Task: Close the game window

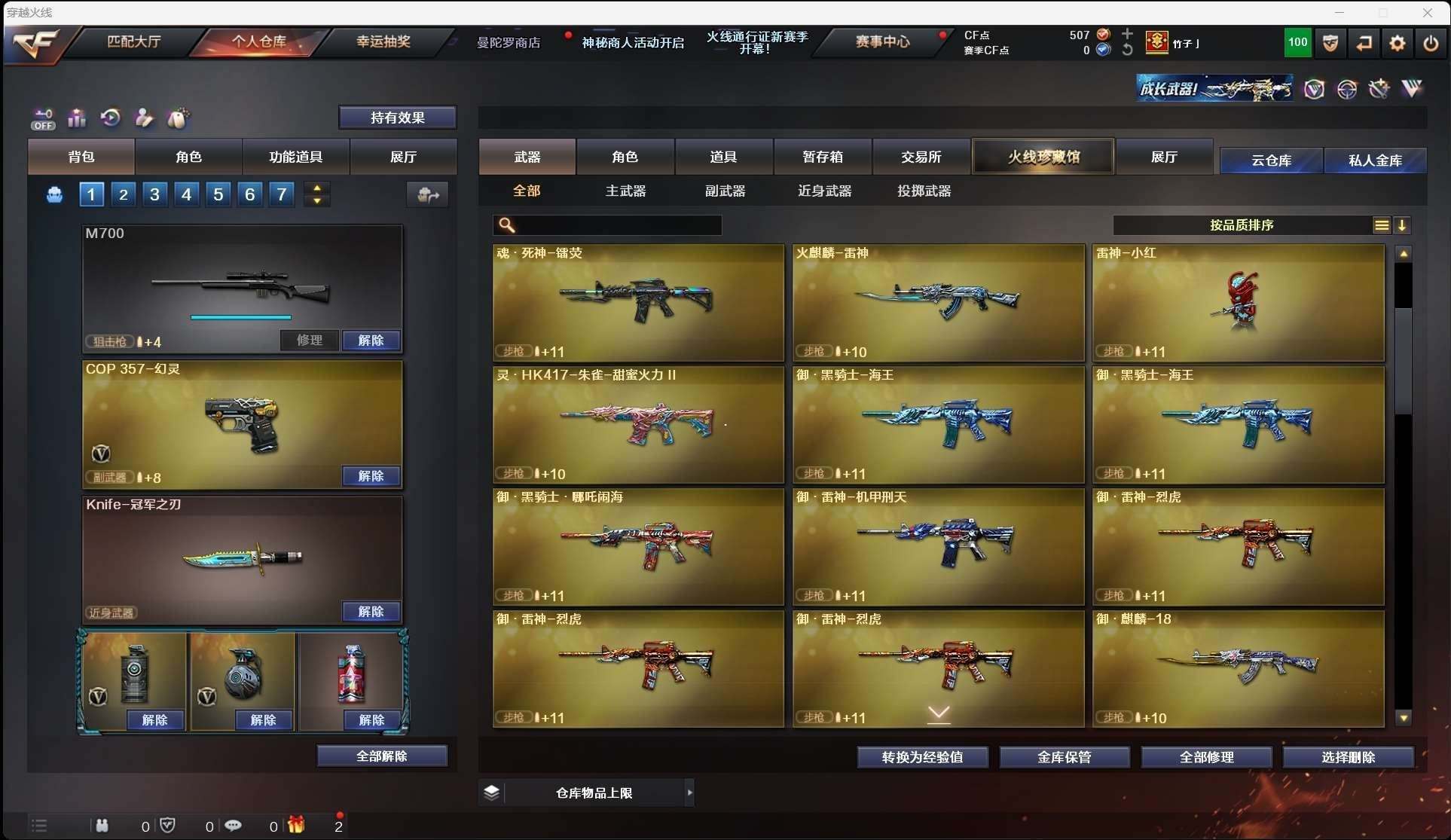Action: [1427, 13]
